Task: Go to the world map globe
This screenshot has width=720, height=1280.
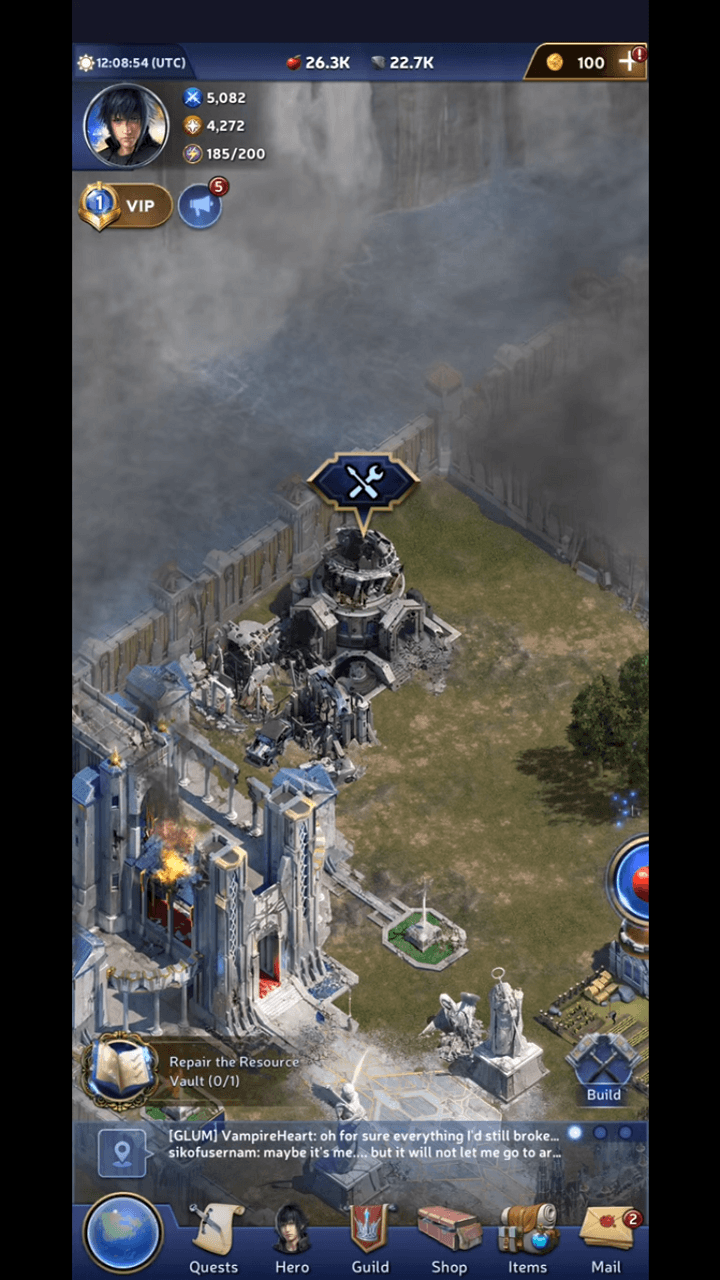Action: 123,1234
